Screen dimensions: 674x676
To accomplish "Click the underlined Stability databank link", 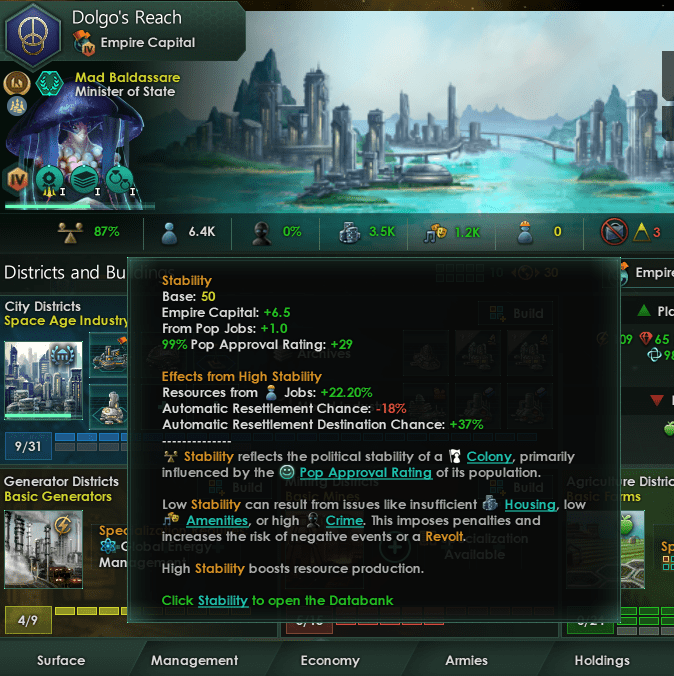I will 221,601.
